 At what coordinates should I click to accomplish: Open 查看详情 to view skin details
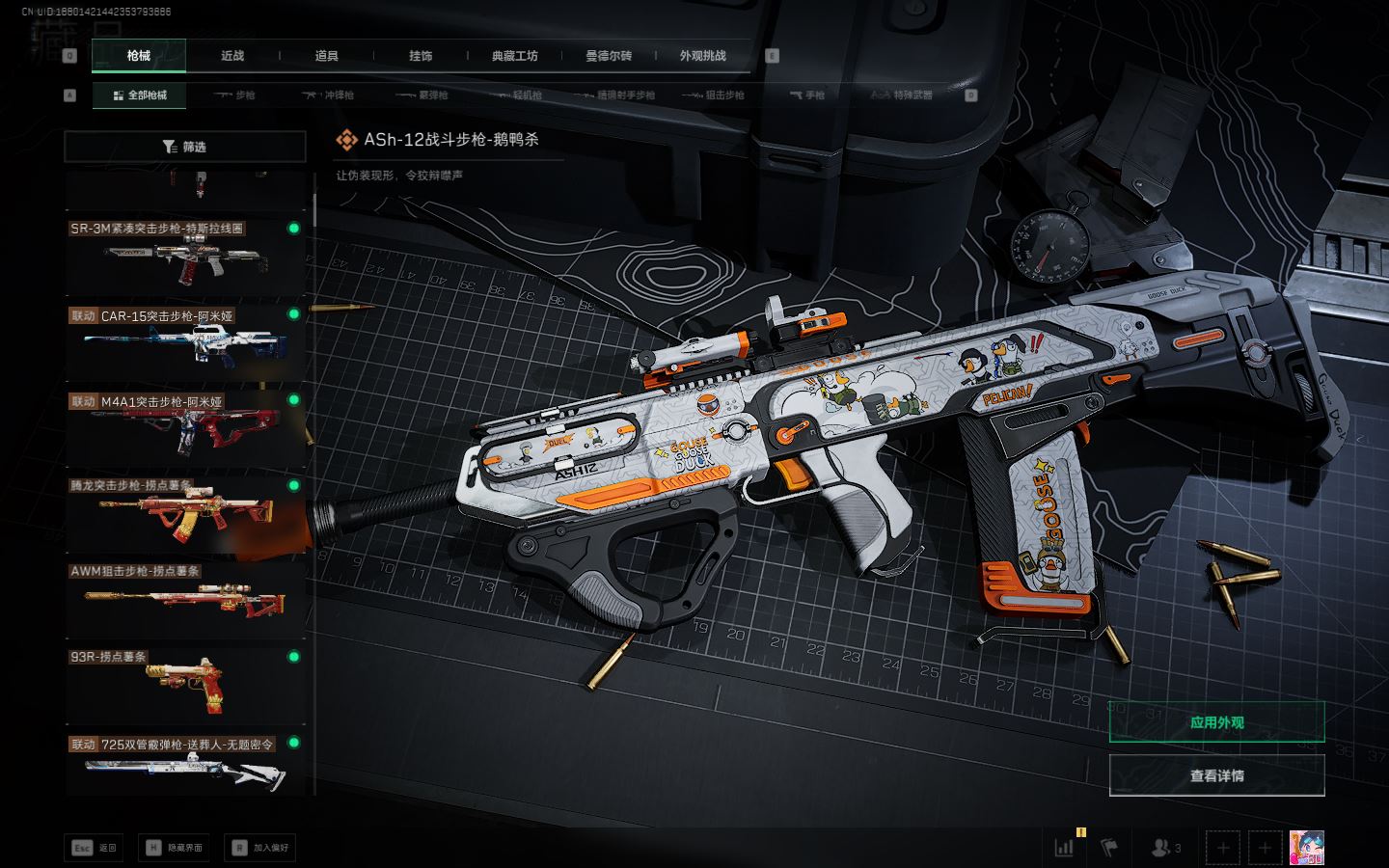(1216, 775)
